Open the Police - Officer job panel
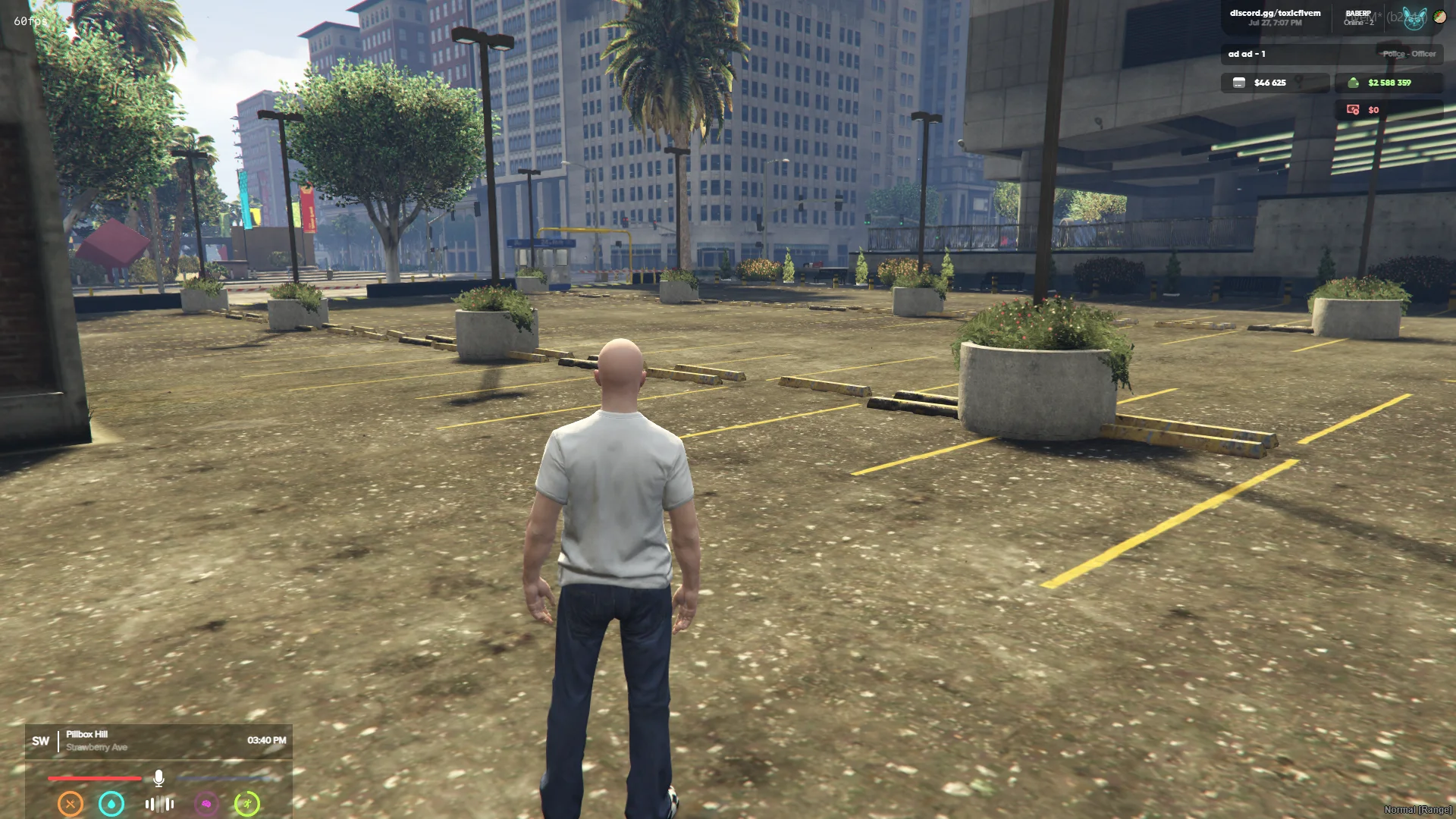The width and height of the screenshot is (1456, 819). pos(1408,54)
